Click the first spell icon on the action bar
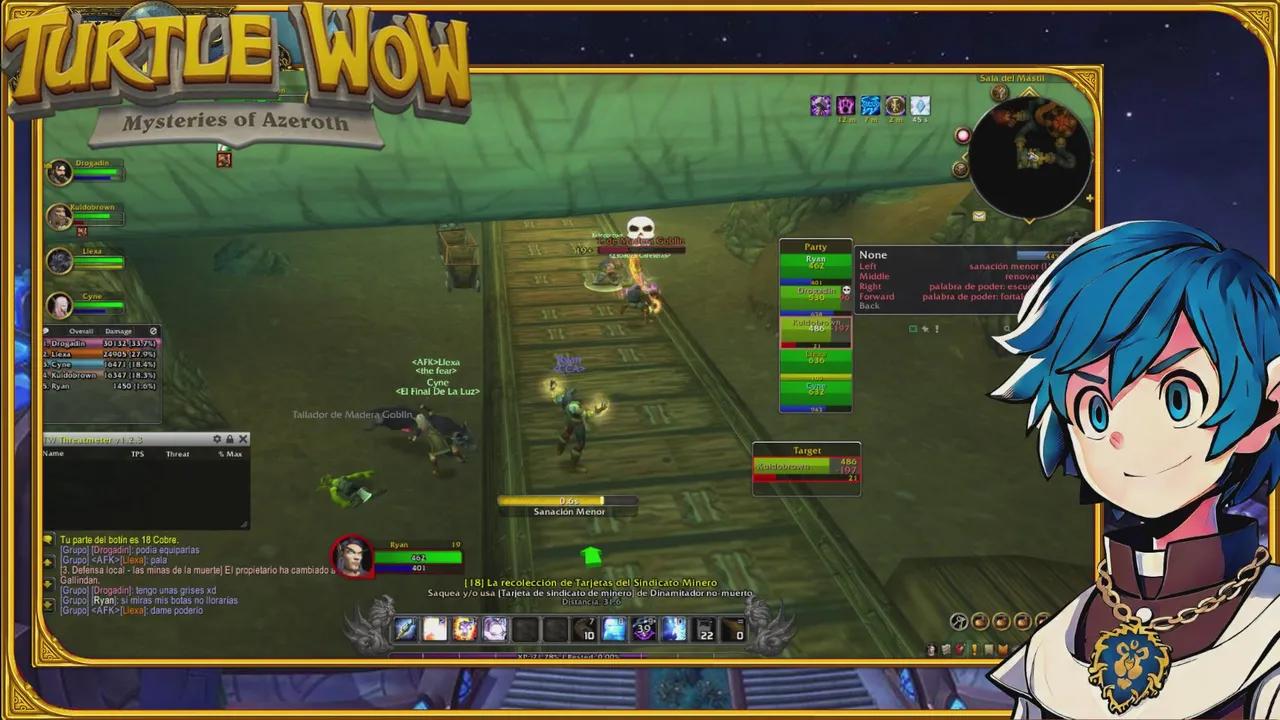The width and height of the screenshot is (1280, 720). pyautogui.click(x=404, y=627)
